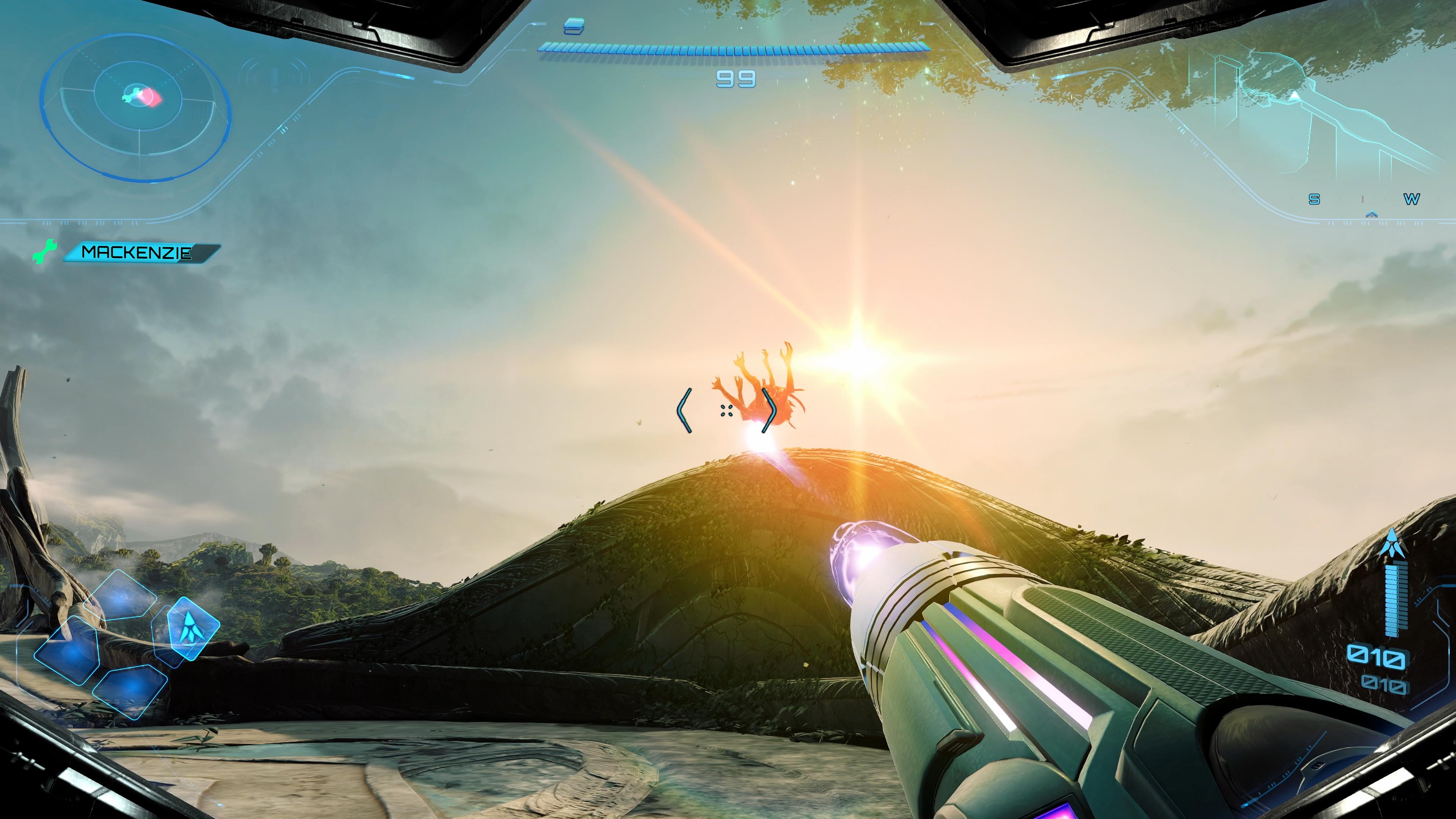Select the stacked health-pack icon above the health bar

[x=574, y=27]
